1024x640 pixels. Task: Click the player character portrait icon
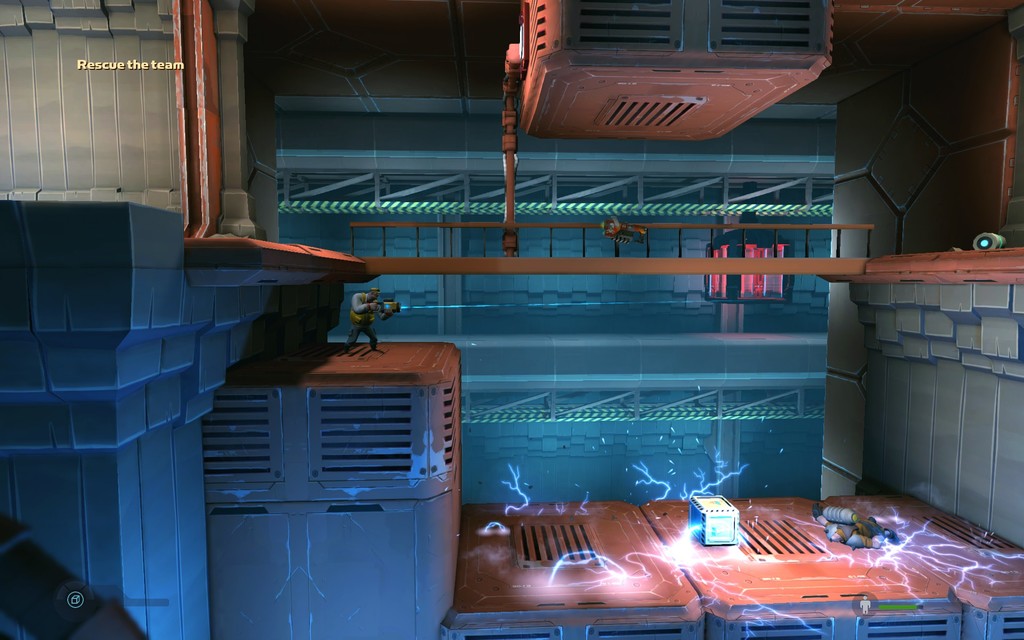tap(864, 605)
